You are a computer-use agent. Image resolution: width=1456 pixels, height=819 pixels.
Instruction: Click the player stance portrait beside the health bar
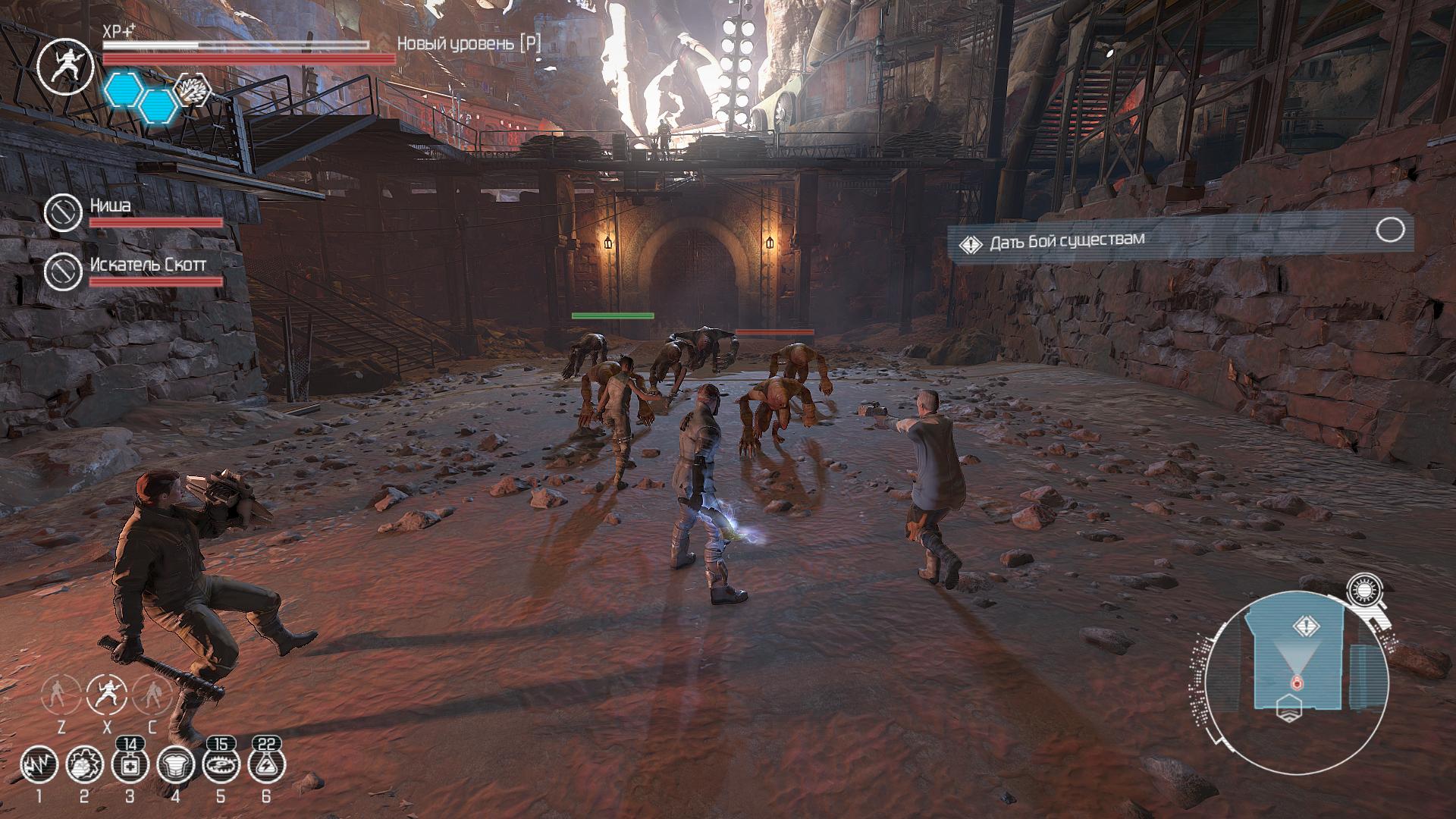(x=66, y=66)
